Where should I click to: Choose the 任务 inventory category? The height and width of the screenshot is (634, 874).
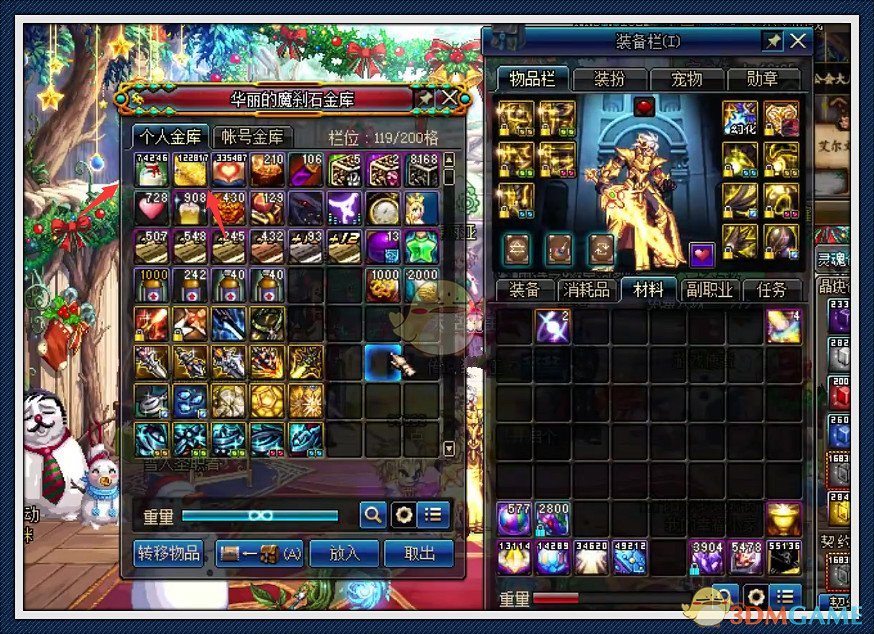772,290
